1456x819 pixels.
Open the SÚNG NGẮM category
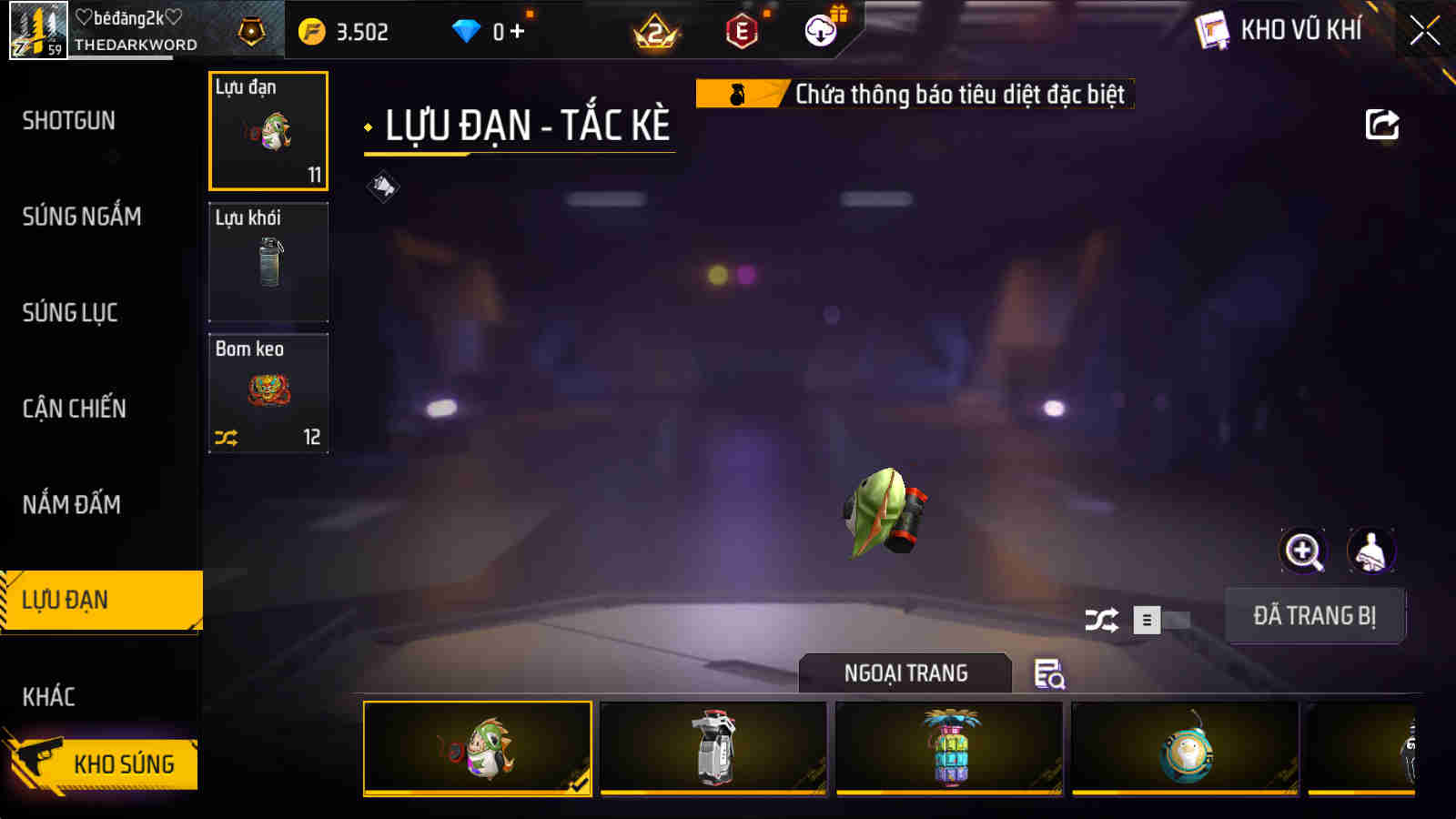[82, 217]
